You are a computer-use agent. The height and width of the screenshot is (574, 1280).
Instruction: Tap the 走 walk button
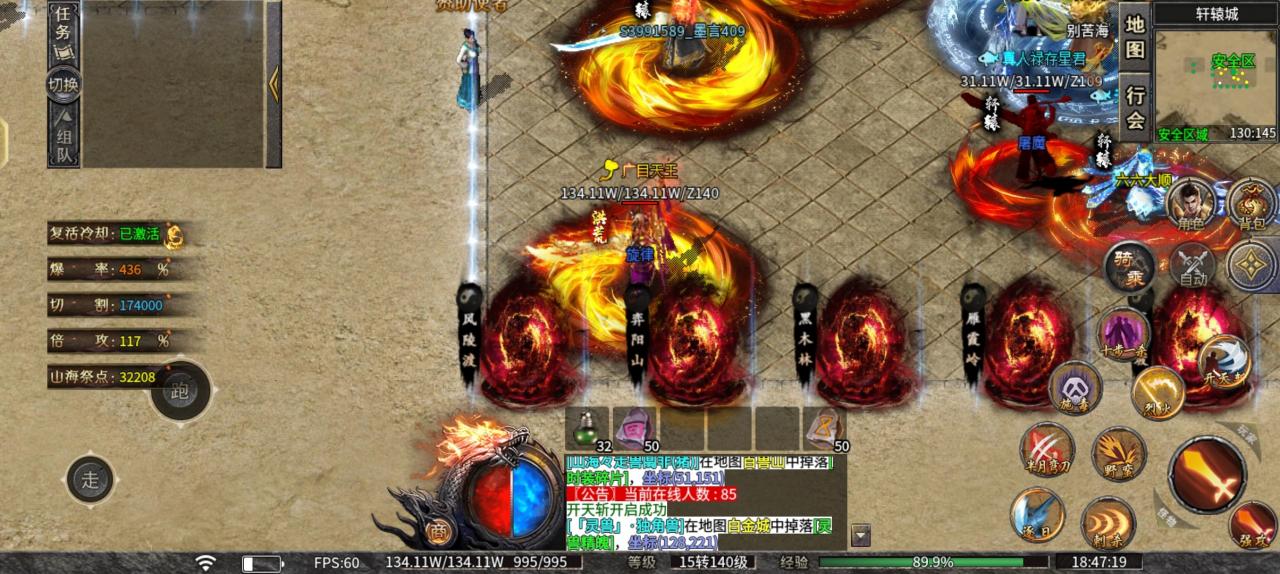[x=90, y=479]
